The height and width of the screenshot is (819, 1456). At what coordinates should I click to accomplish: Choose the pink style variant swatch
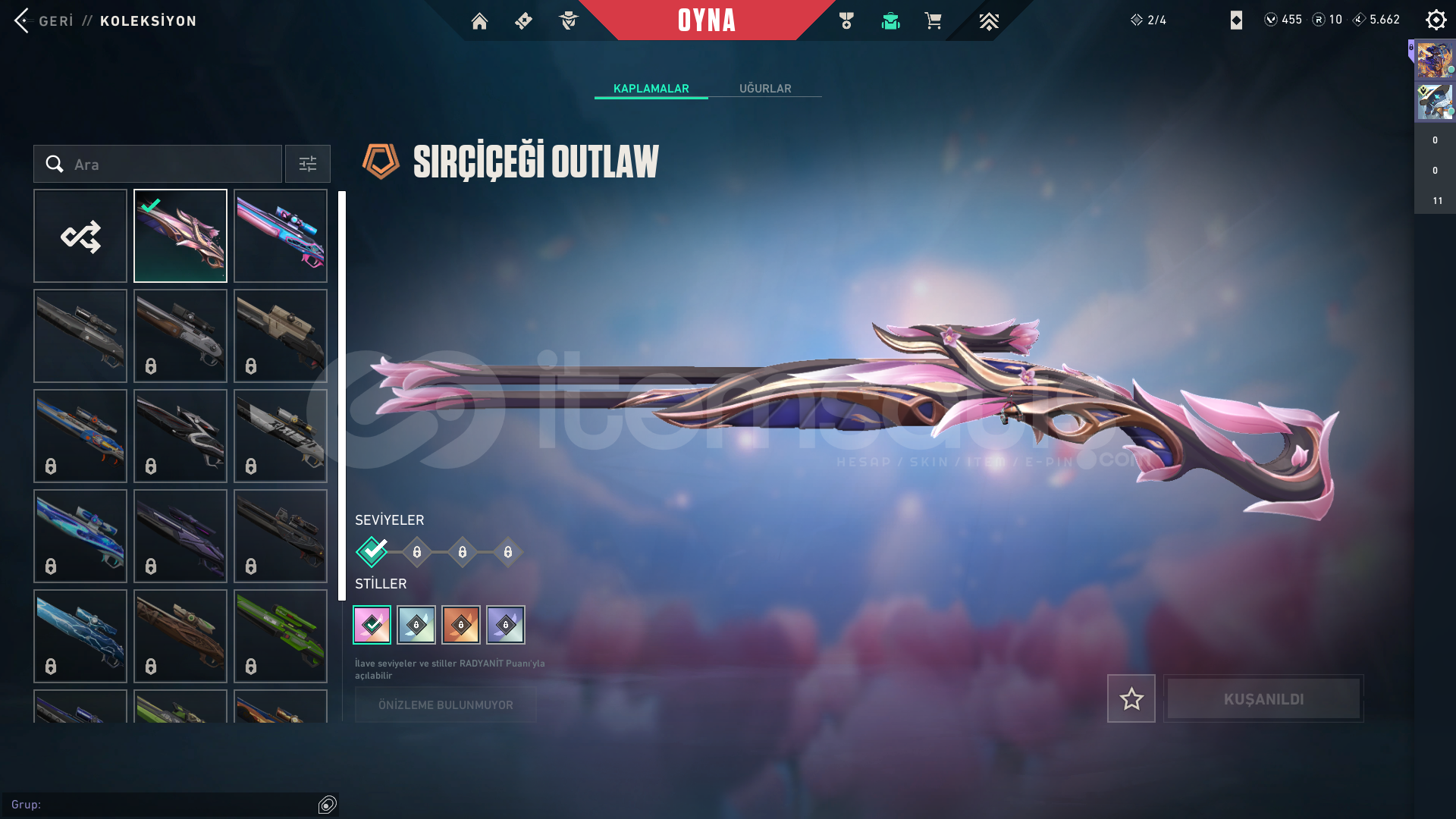[372, 625]
